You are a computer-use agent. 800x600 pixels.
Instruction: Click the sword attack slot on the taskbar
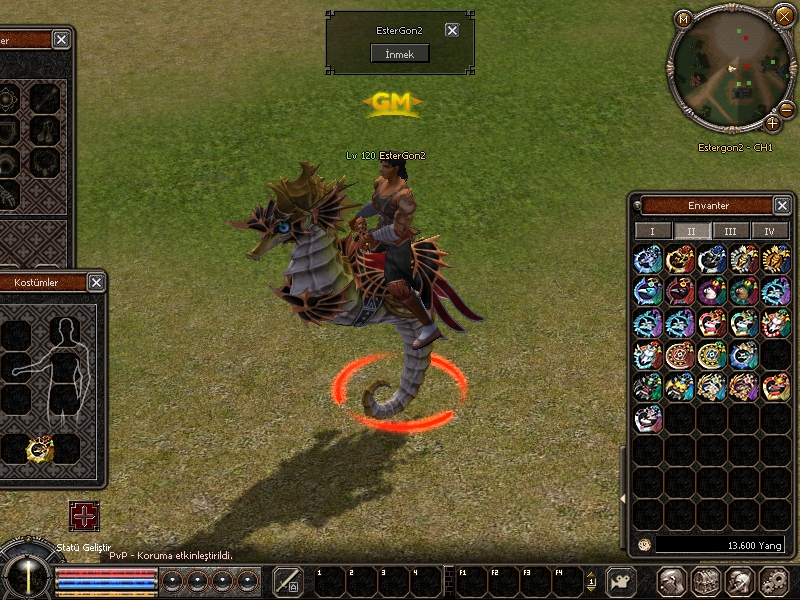288,581
